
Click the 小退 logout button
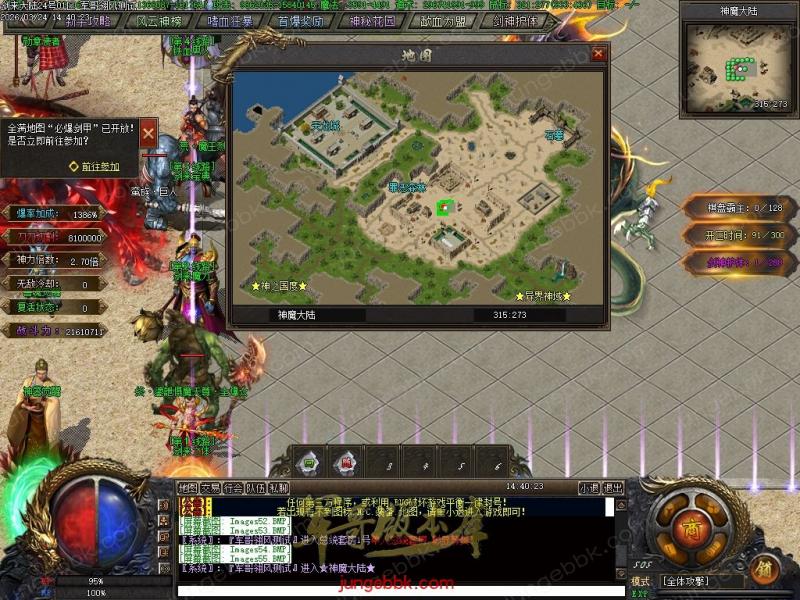589,488
